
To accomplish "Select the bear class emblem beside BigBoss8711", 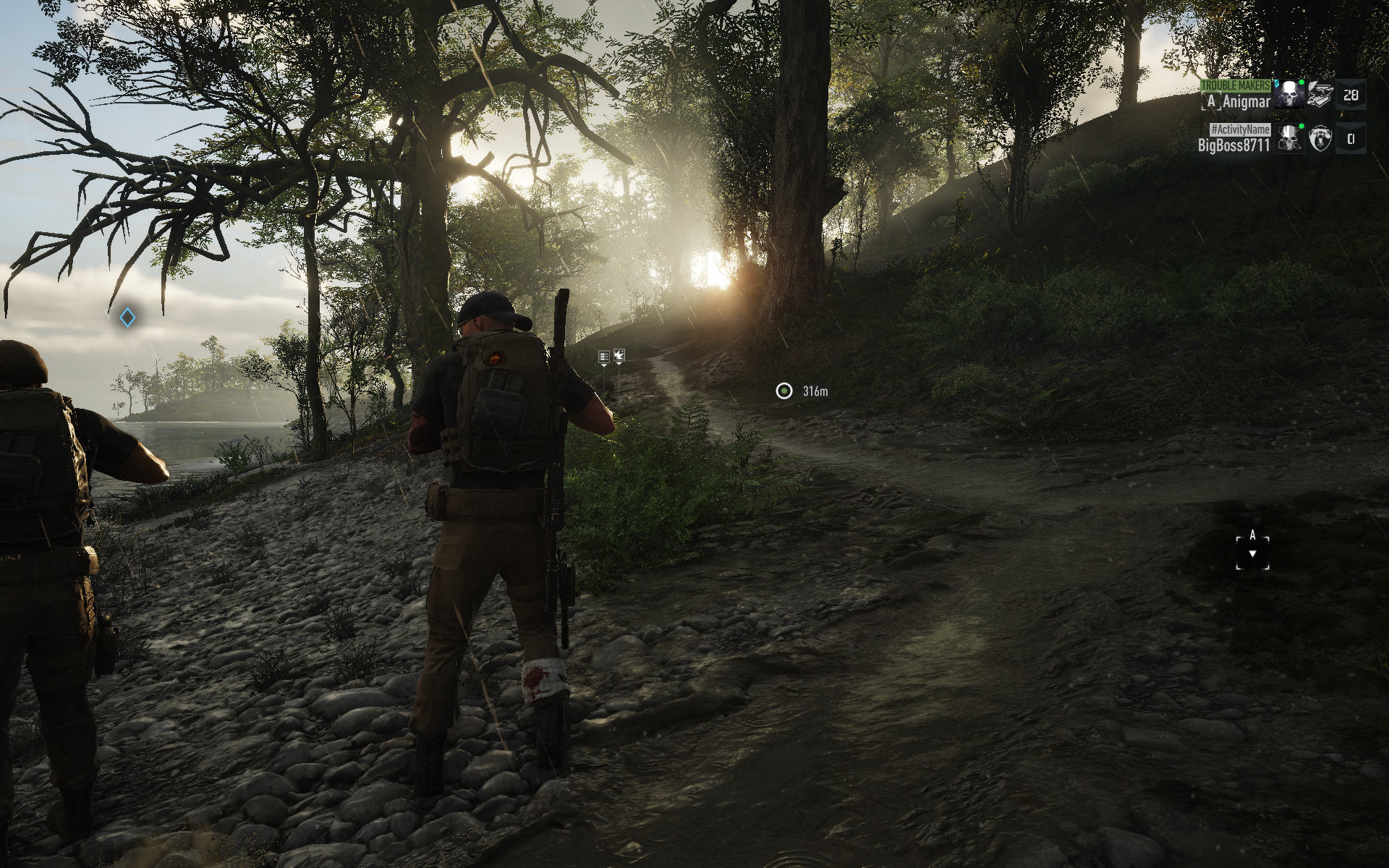I will click(x=1320, y=138).
